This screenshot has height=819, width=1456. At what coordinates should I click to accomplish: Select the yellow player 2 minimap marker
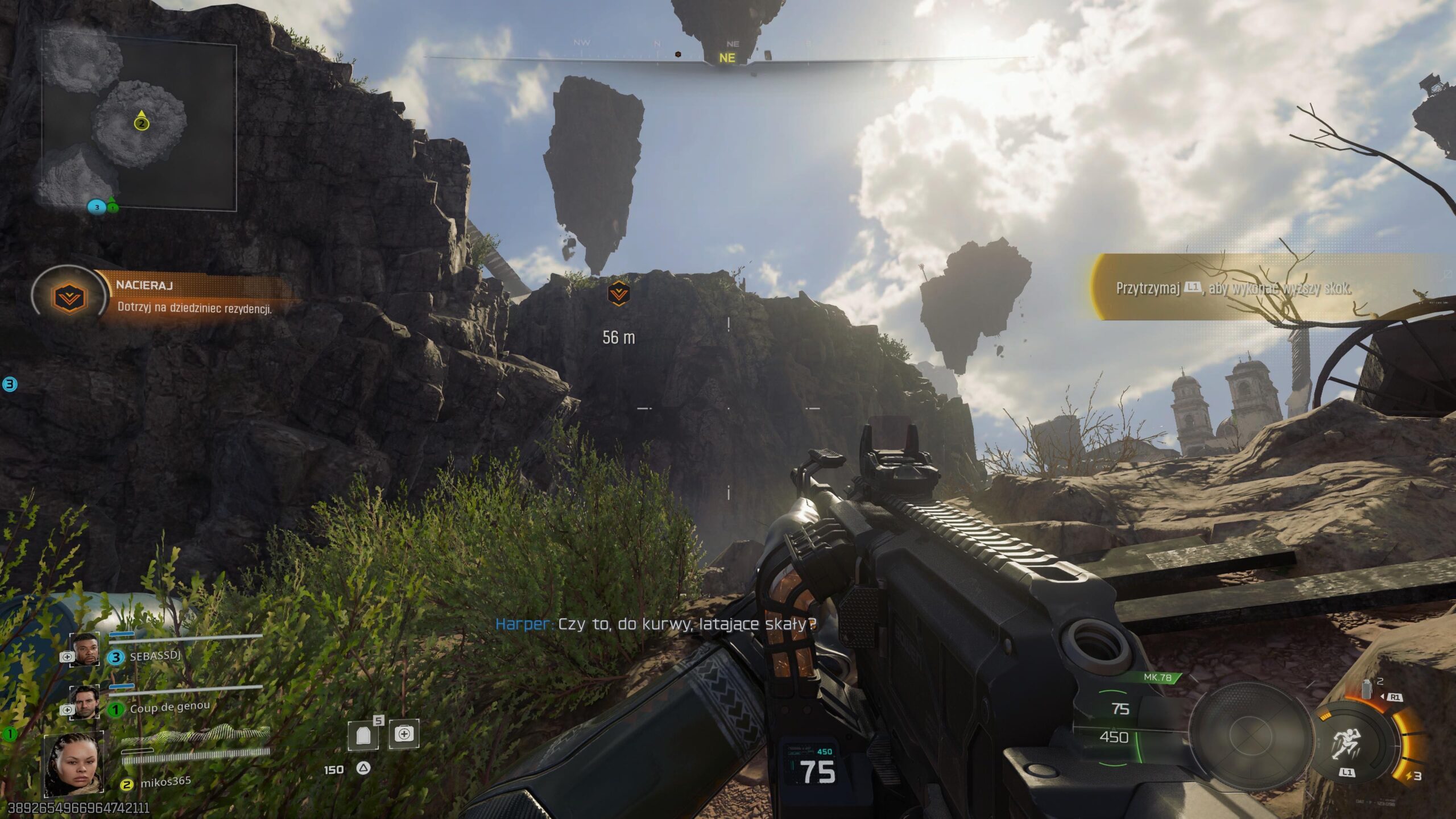pos(142,123)
